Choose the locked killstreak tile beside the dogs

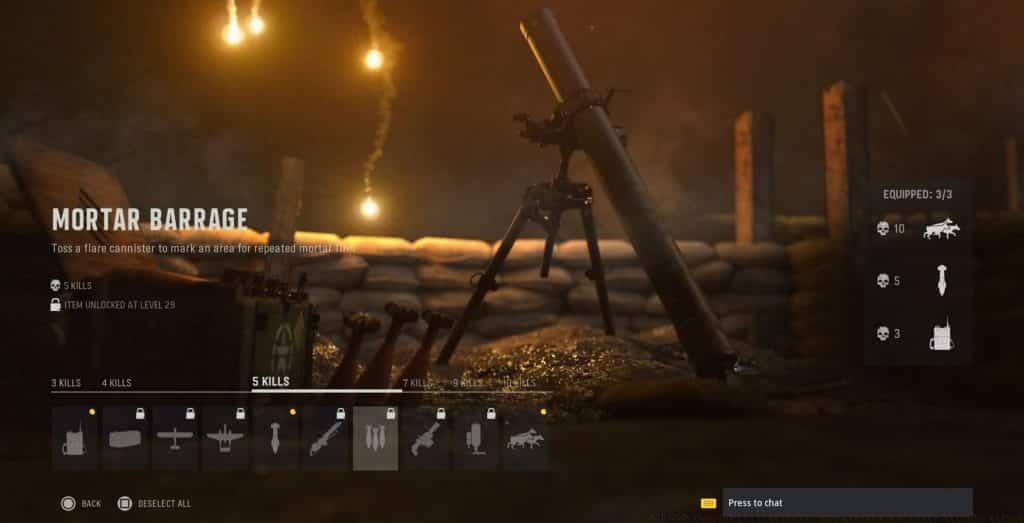coord(475,438)
